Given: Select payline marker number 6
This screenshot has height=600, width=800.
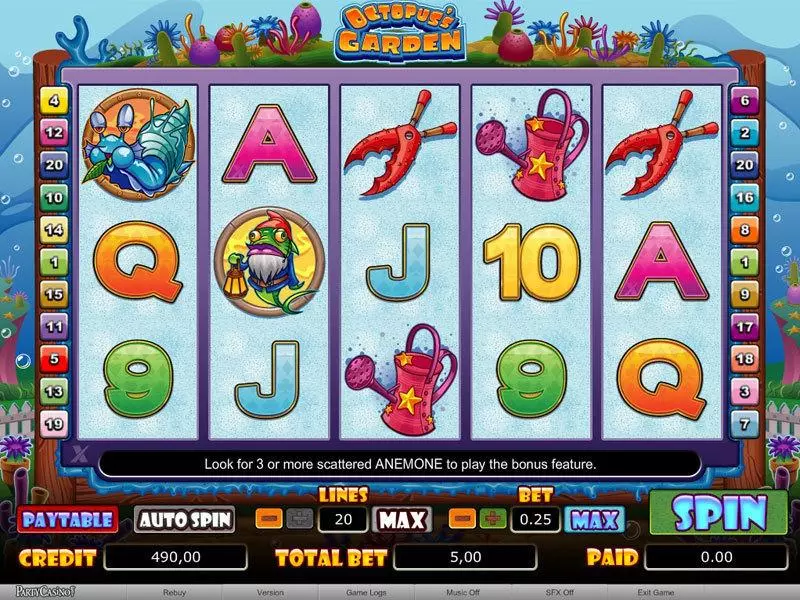Looking at the screenshot, I should (x=744, y=100).
